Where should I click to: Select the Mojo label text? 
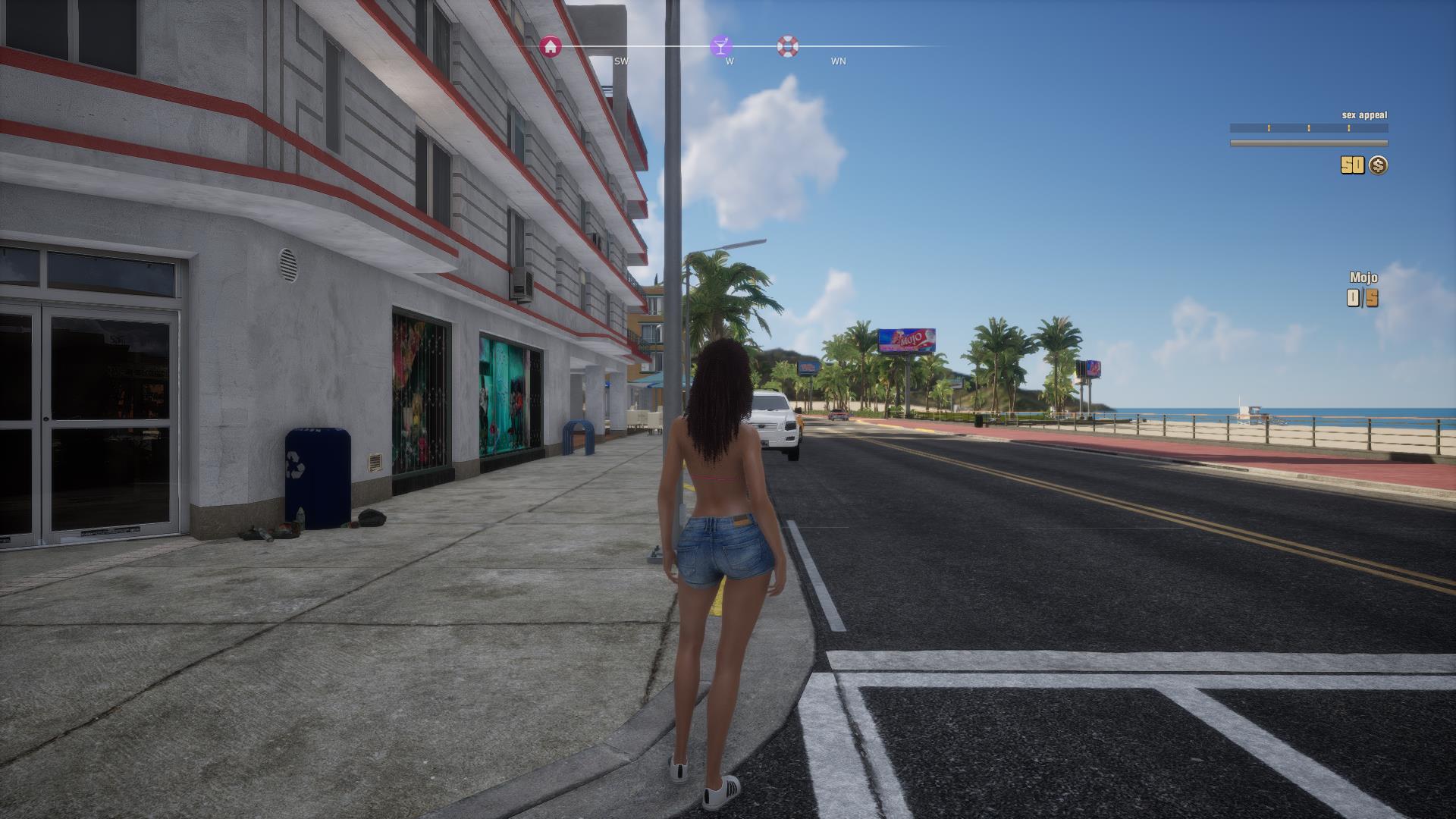pyautogui.click(x=1363, y=279)
